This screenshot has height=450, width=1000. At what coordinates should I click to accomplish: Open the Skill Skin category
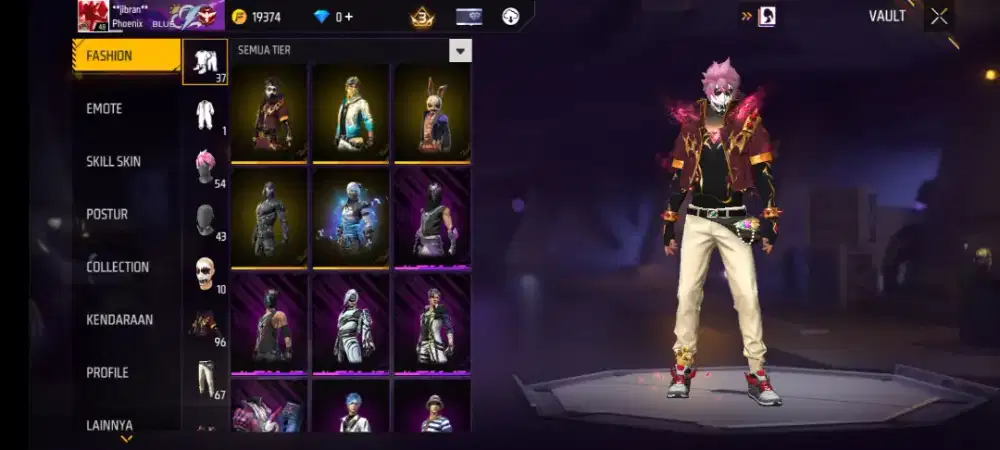pyautogui.click(x=113, y=162)
